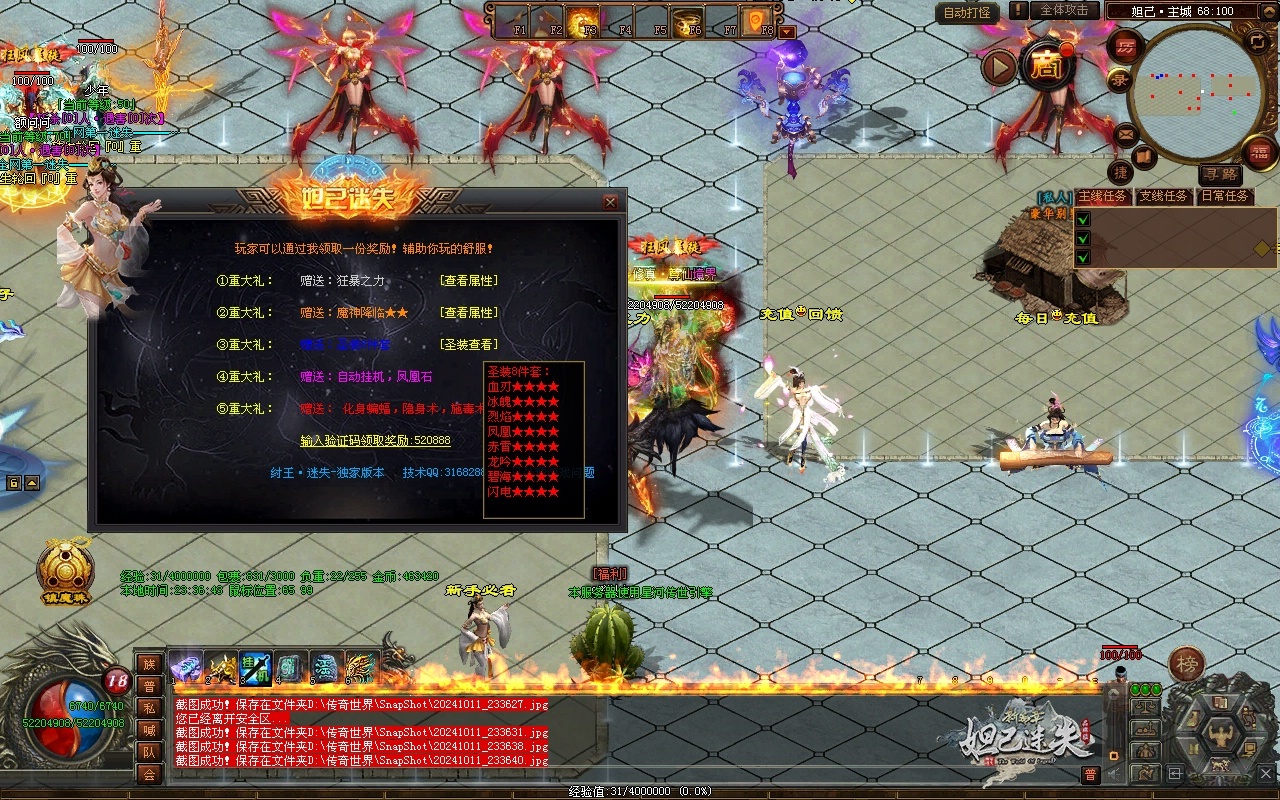Open the 圣装查看 holy gear link

coord(469,345)
